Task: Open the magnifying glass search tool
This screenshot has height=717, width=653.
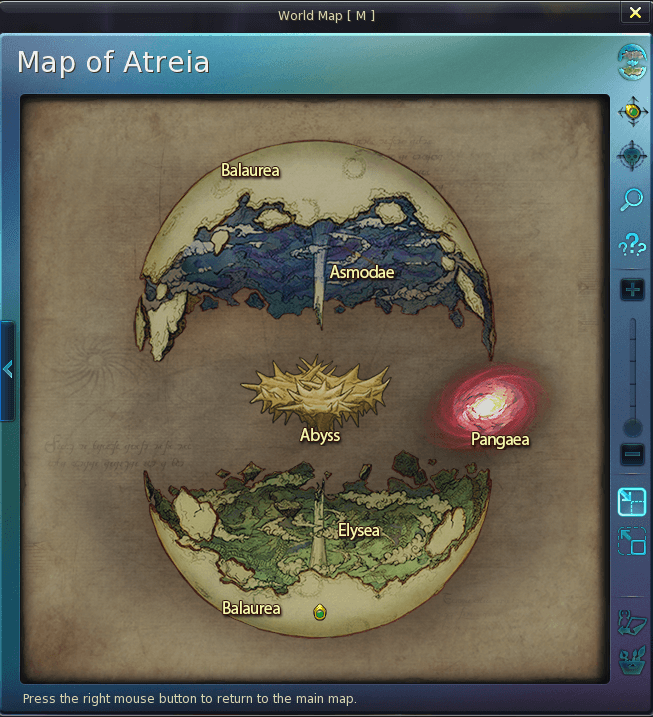Action: point(632,199)
